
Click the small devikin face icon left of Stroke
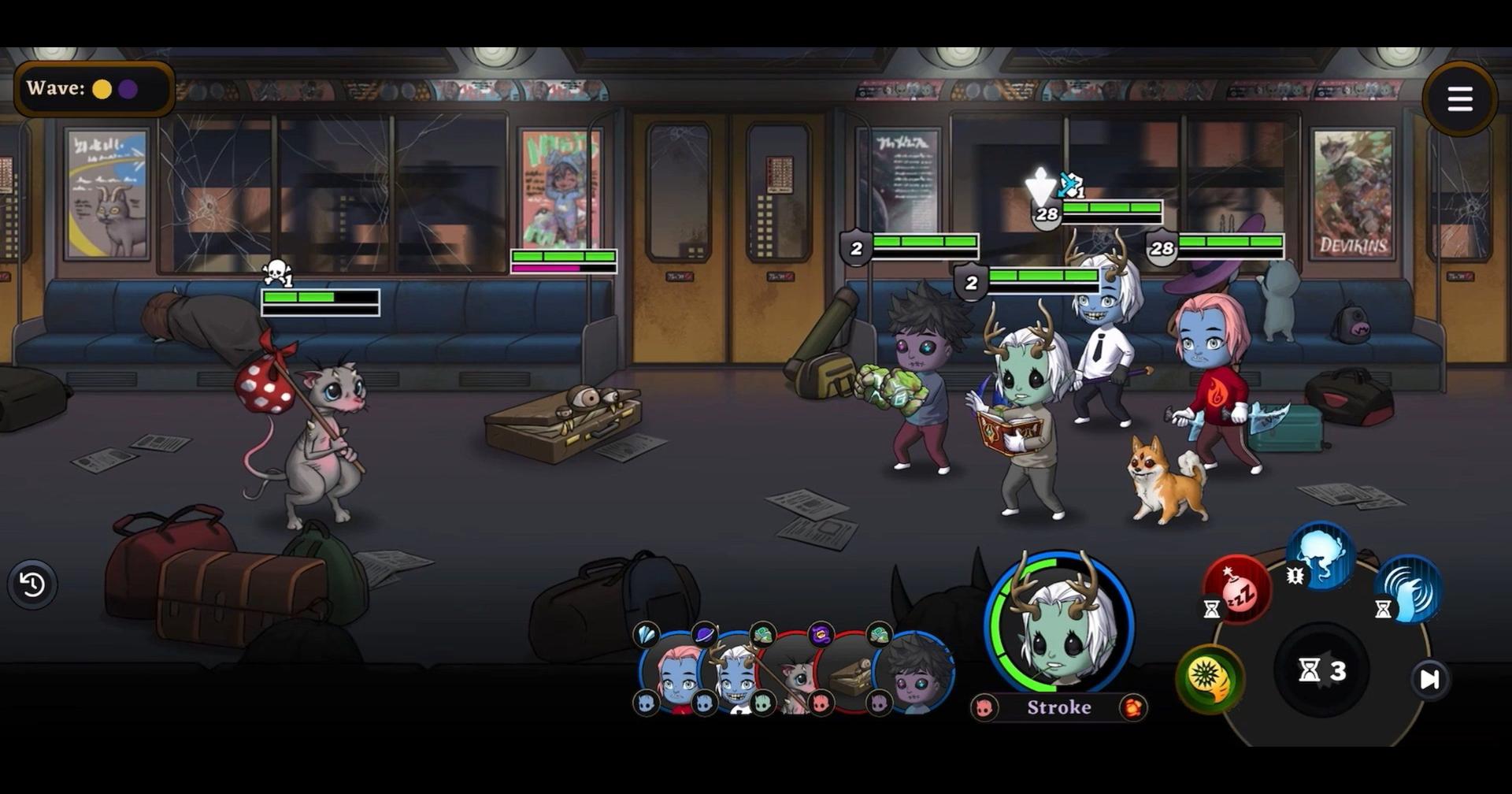click(x=984, y=707)
